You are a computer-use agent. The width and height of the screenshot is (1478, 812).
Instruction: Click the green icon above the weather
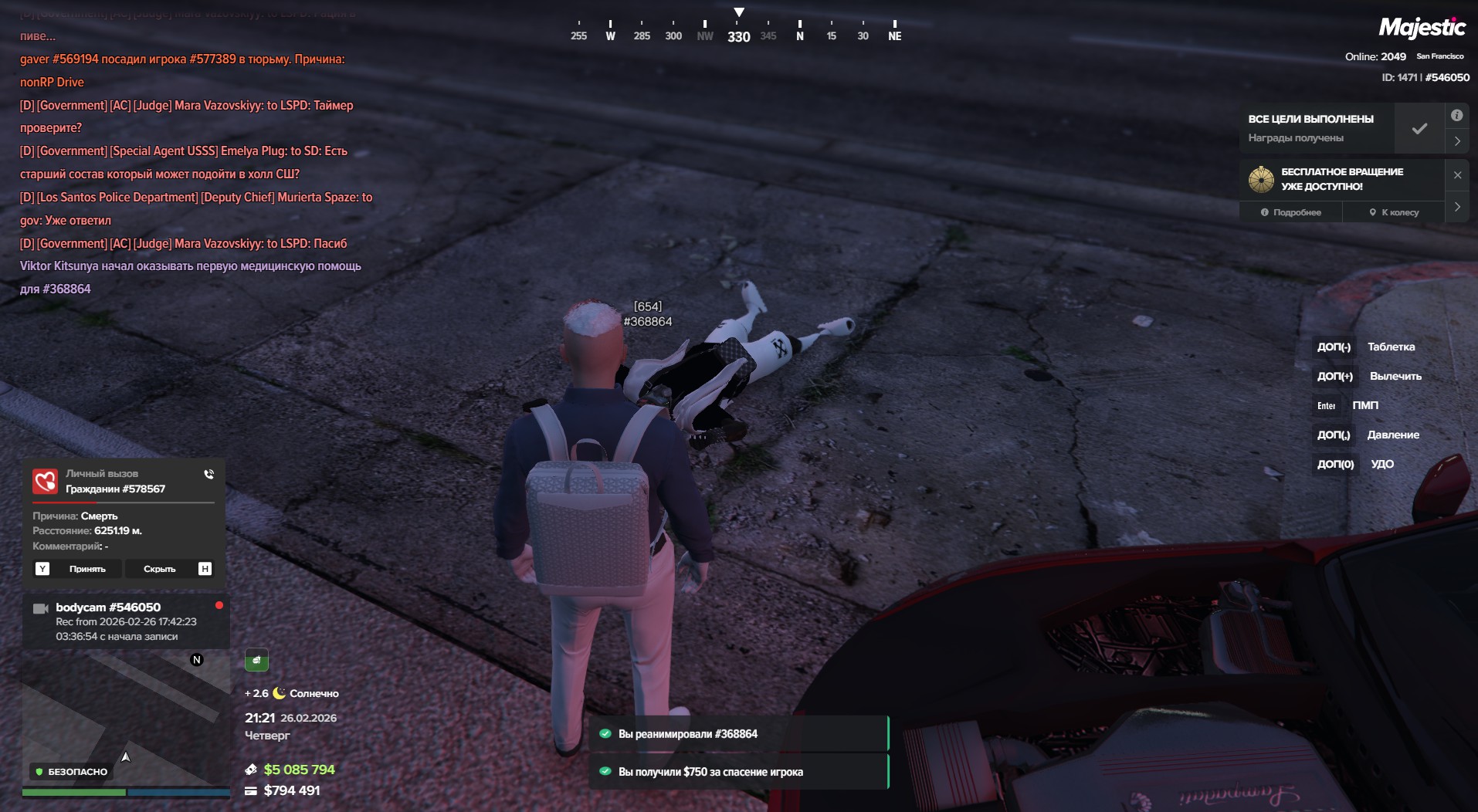click(256, 660)
